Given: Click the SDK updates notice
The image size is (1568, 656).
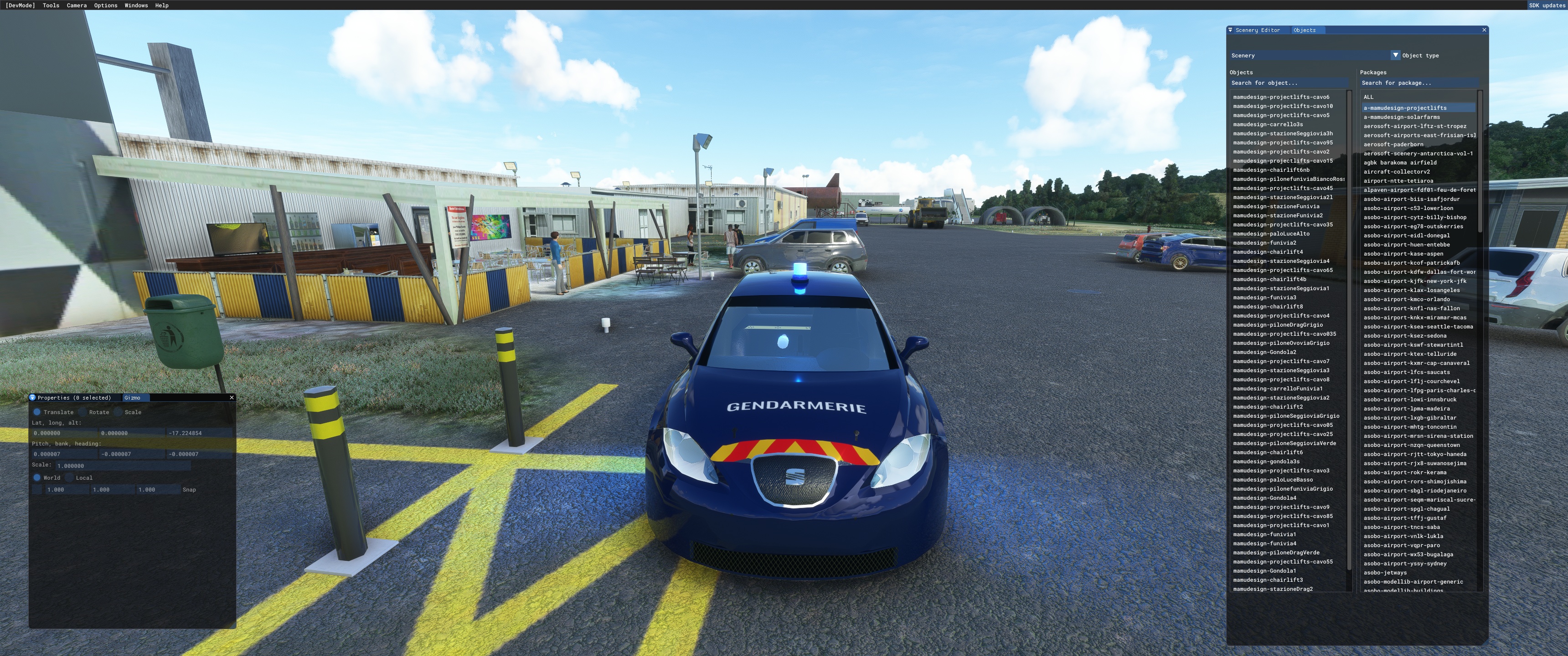Looking at the screenshot, I should [1547, 5].
